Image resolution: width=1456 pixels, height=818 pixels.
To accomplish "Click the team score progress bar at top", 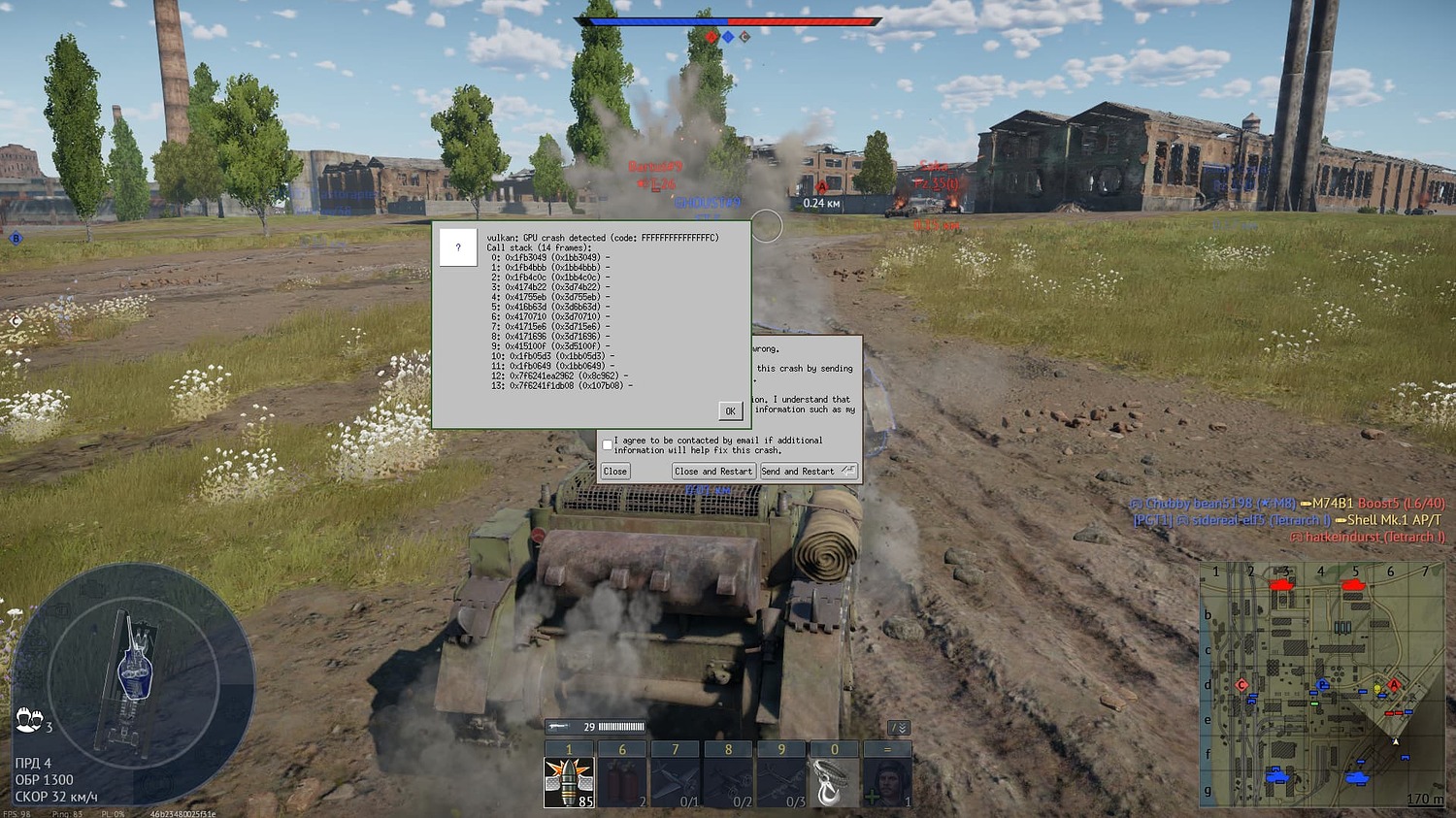I will (x=728, y=18).
